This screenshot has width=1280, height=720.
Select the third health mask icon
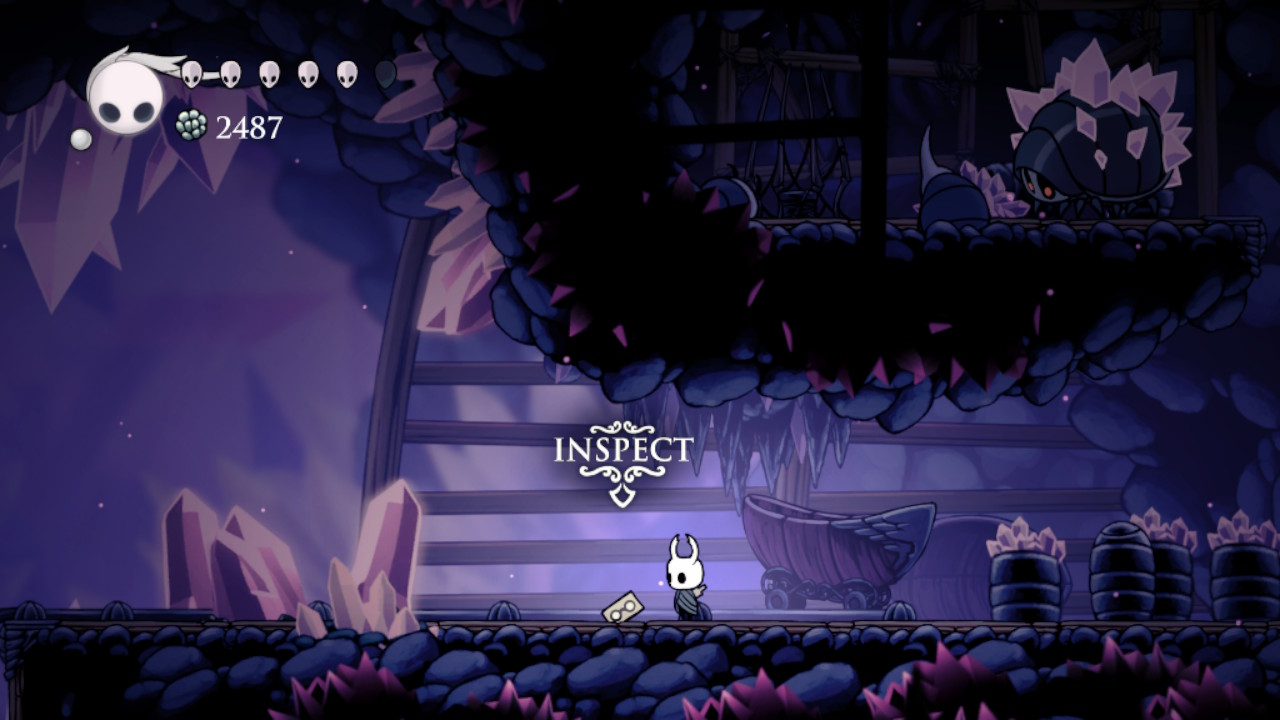point(268,72)
